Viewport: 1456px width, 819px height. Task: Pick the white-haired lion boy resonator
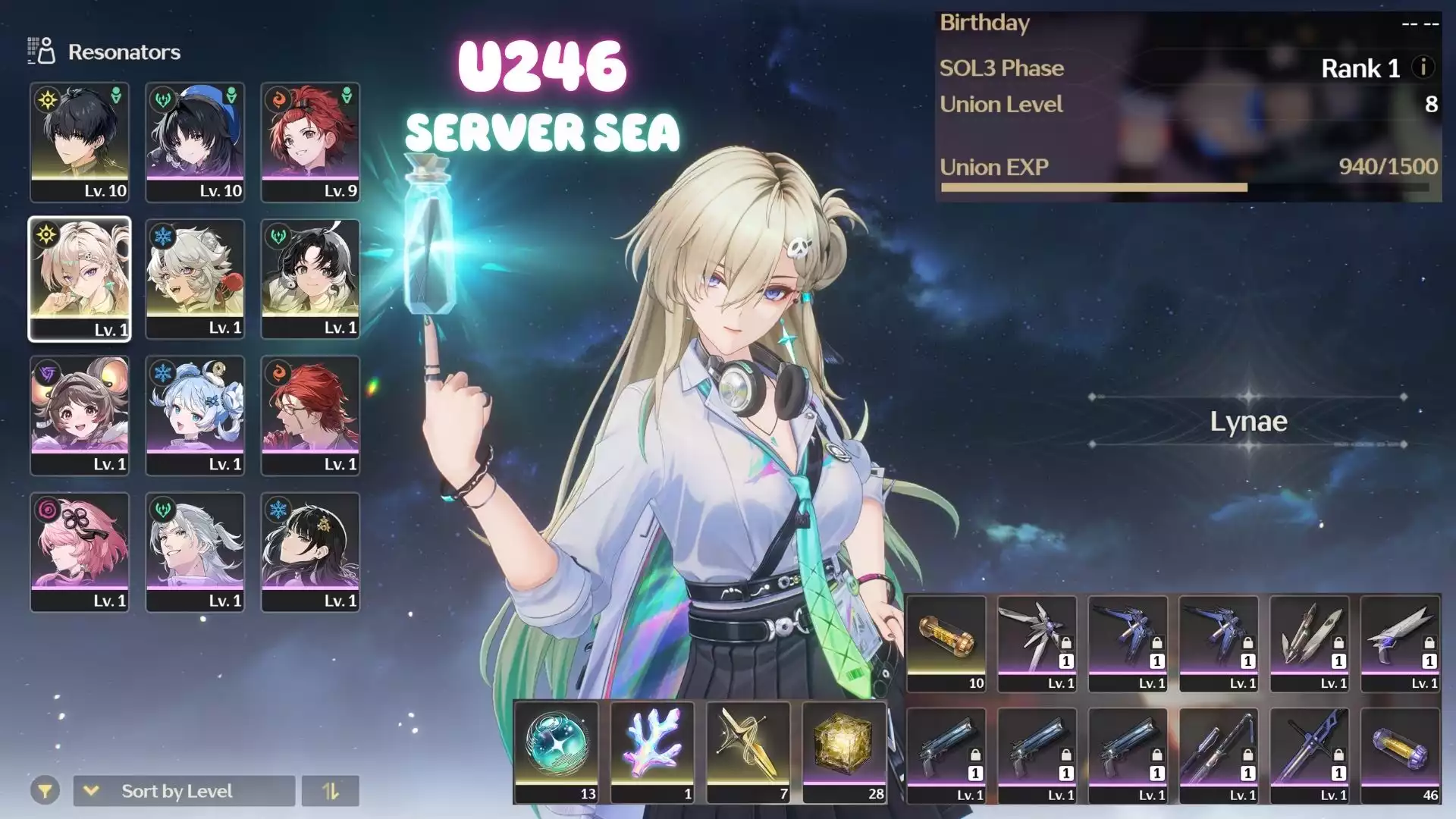(x=195, y=278)
